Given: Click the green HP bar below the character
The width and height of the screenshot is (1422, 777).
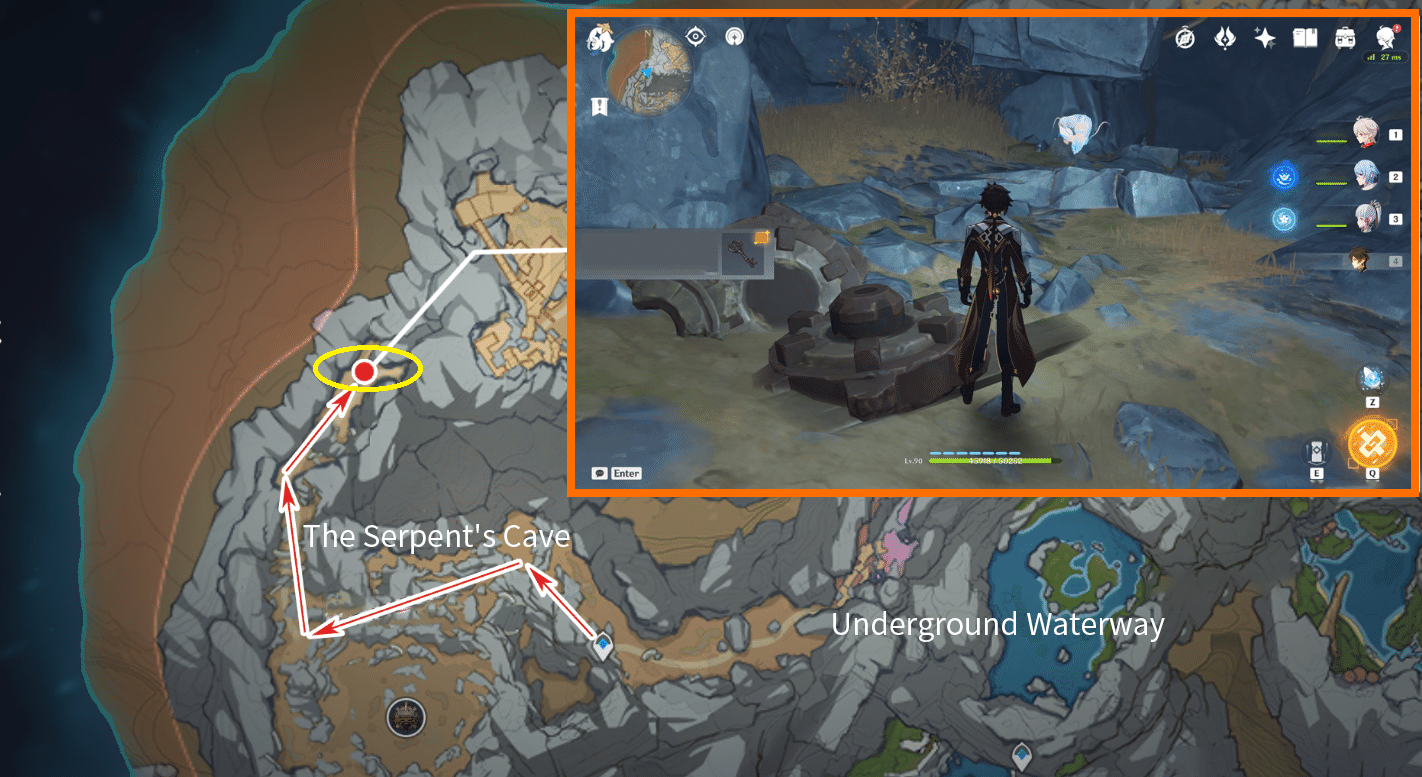Looking at the screenshot, I should tap(988, 461).
